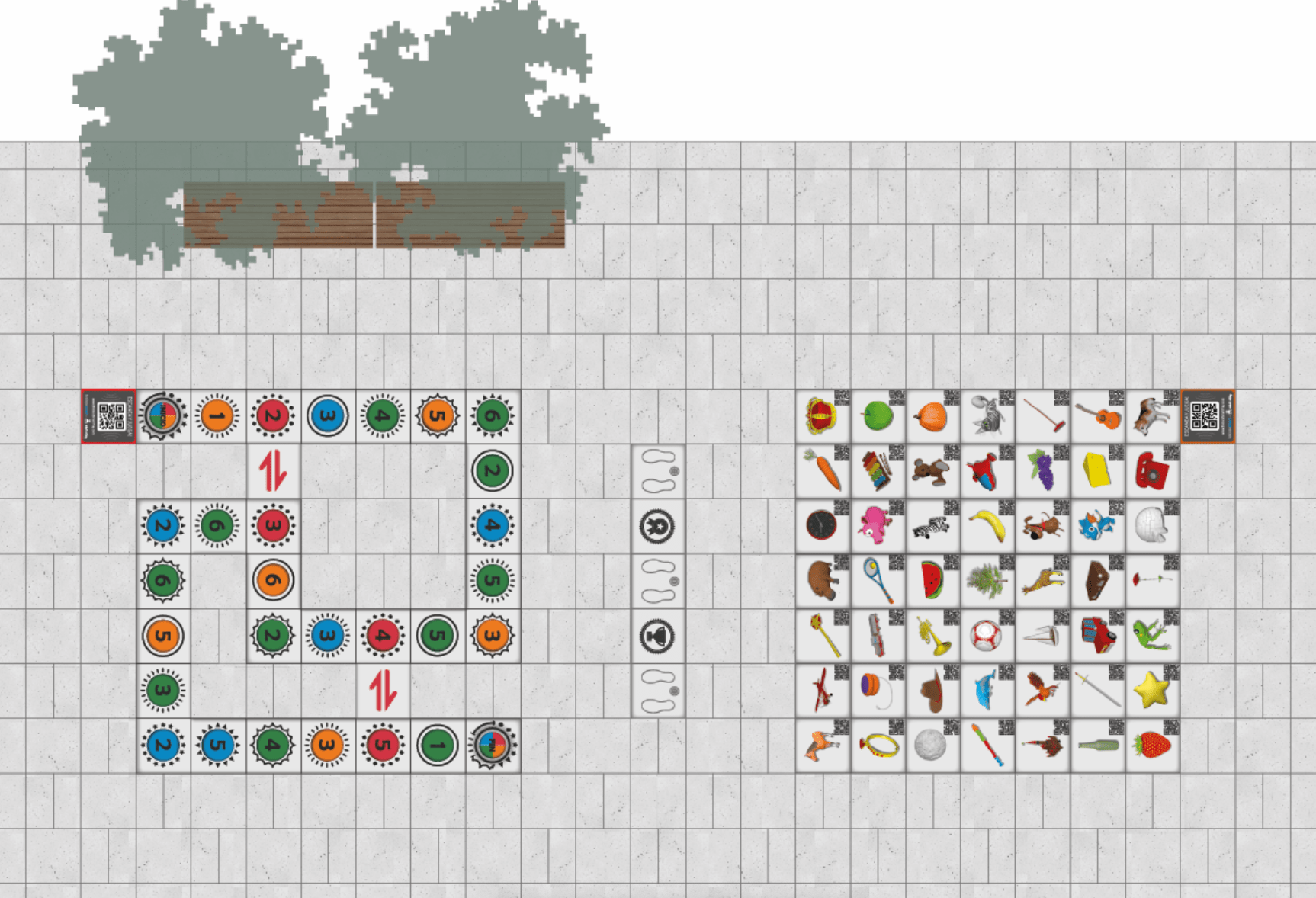Select the INICIO start tile
The height and width of the screenshot is (898, 1316).
(x=163, y=416)
